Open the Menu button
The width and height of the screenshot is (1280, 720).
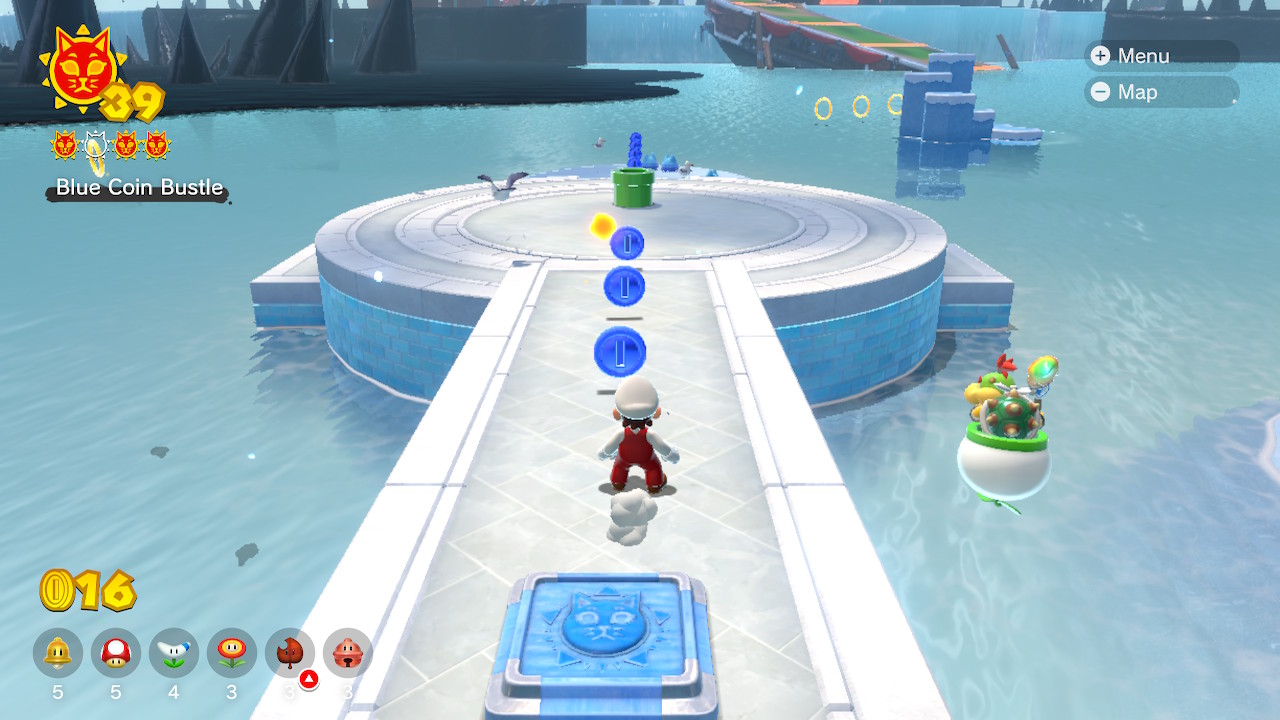pos(1160,56)
